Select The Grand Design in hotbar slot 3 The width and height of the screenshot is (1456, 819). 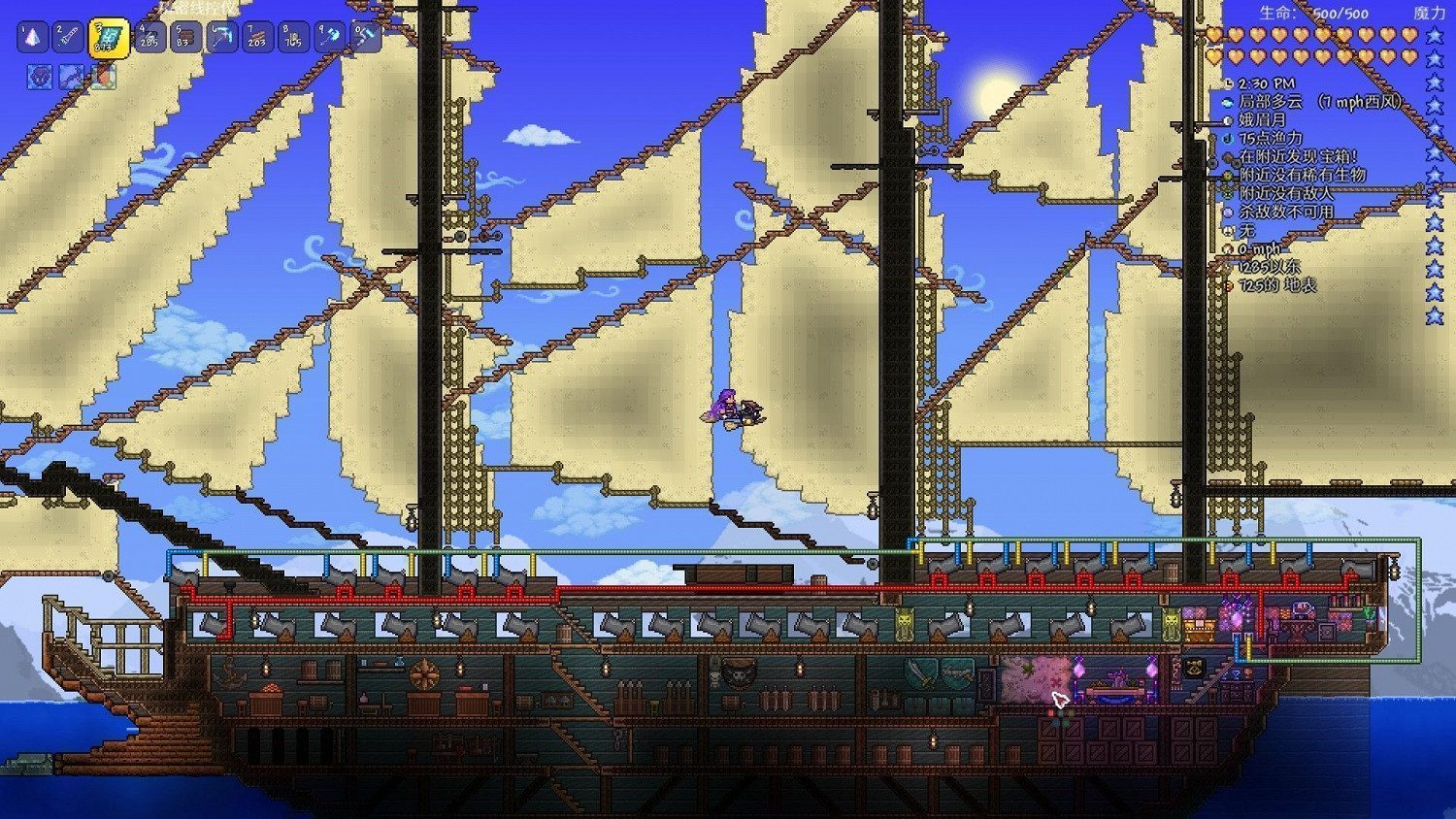(x=108, y=38)
